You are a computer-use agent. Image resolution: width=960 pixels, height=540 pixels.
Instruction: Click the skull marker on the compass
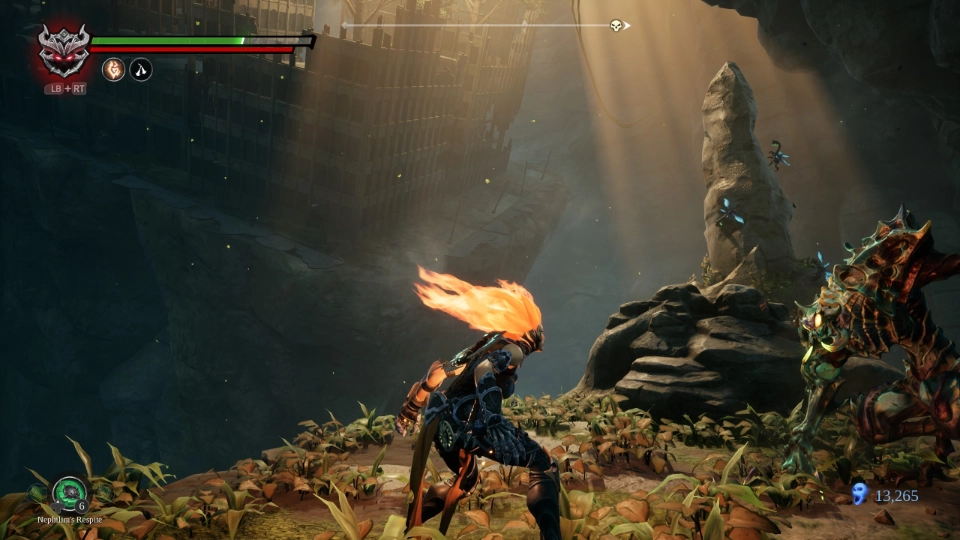coord(616,25)
